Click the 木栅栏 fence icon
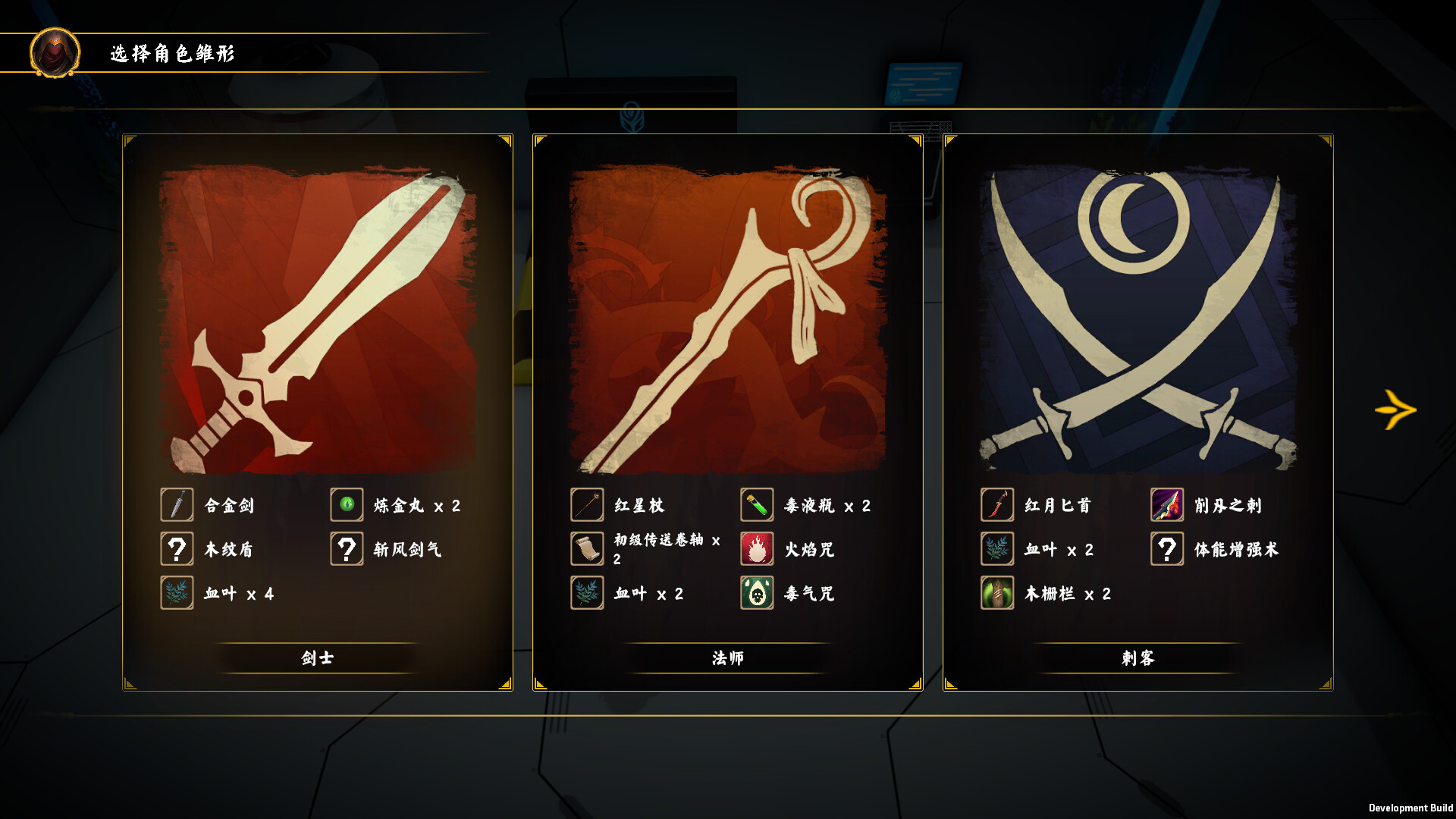Screen dimensions: 1456x819 [997, 593]
